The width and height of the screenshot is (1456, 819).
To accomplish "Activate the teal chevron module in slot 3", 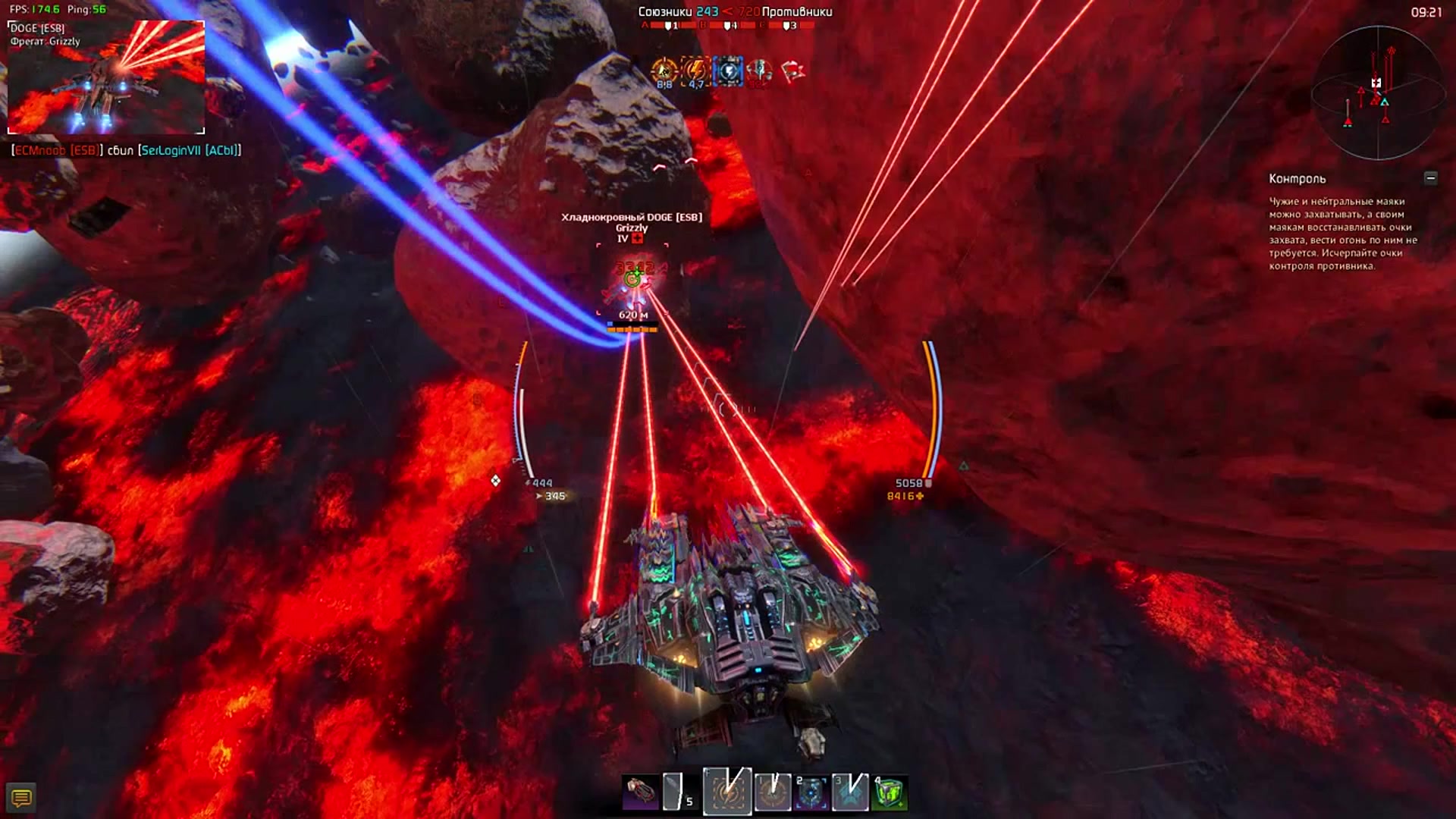I will (850, 792).
